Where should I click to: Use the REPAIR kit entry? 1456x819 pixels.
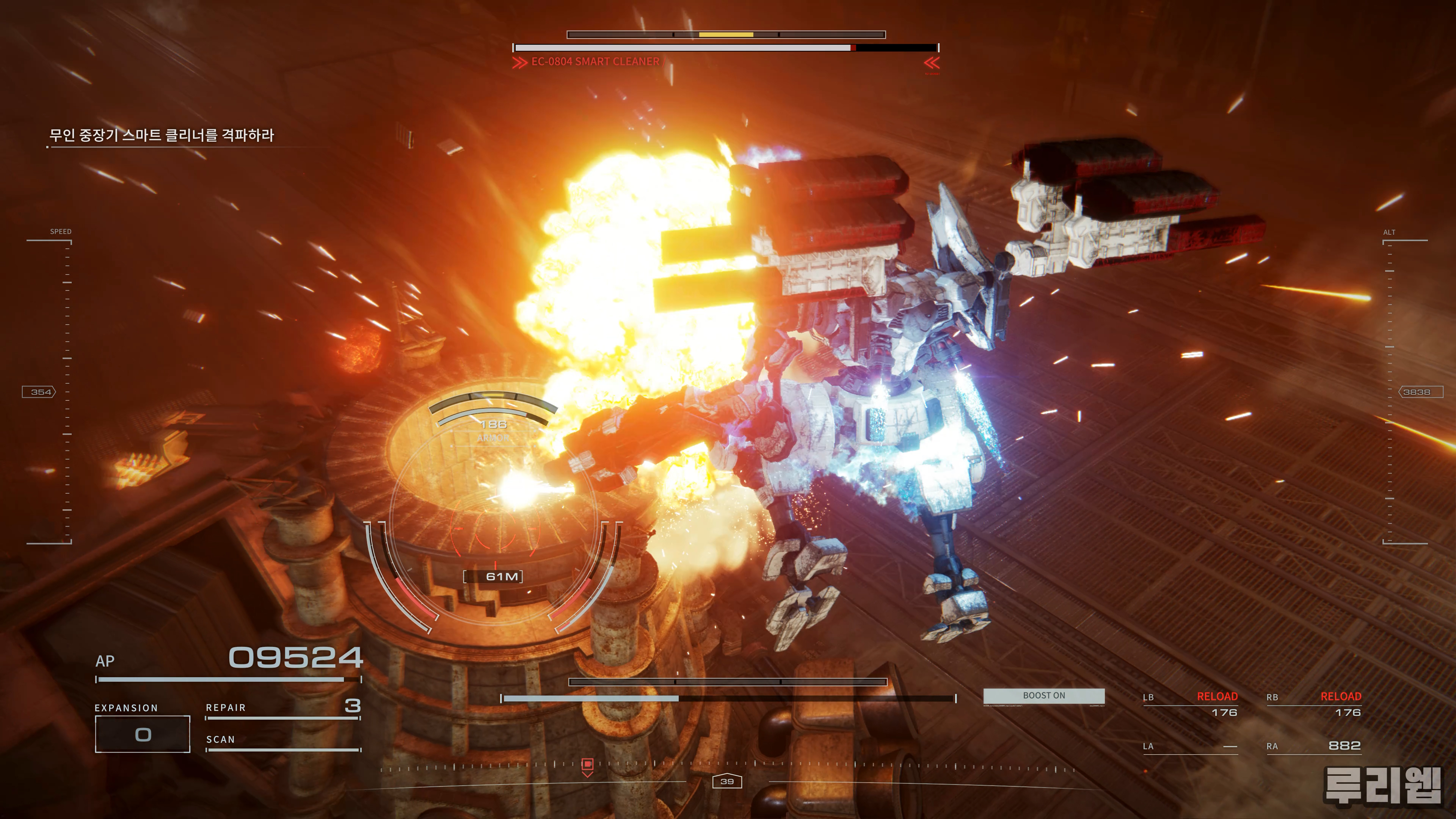pos(282,708)
